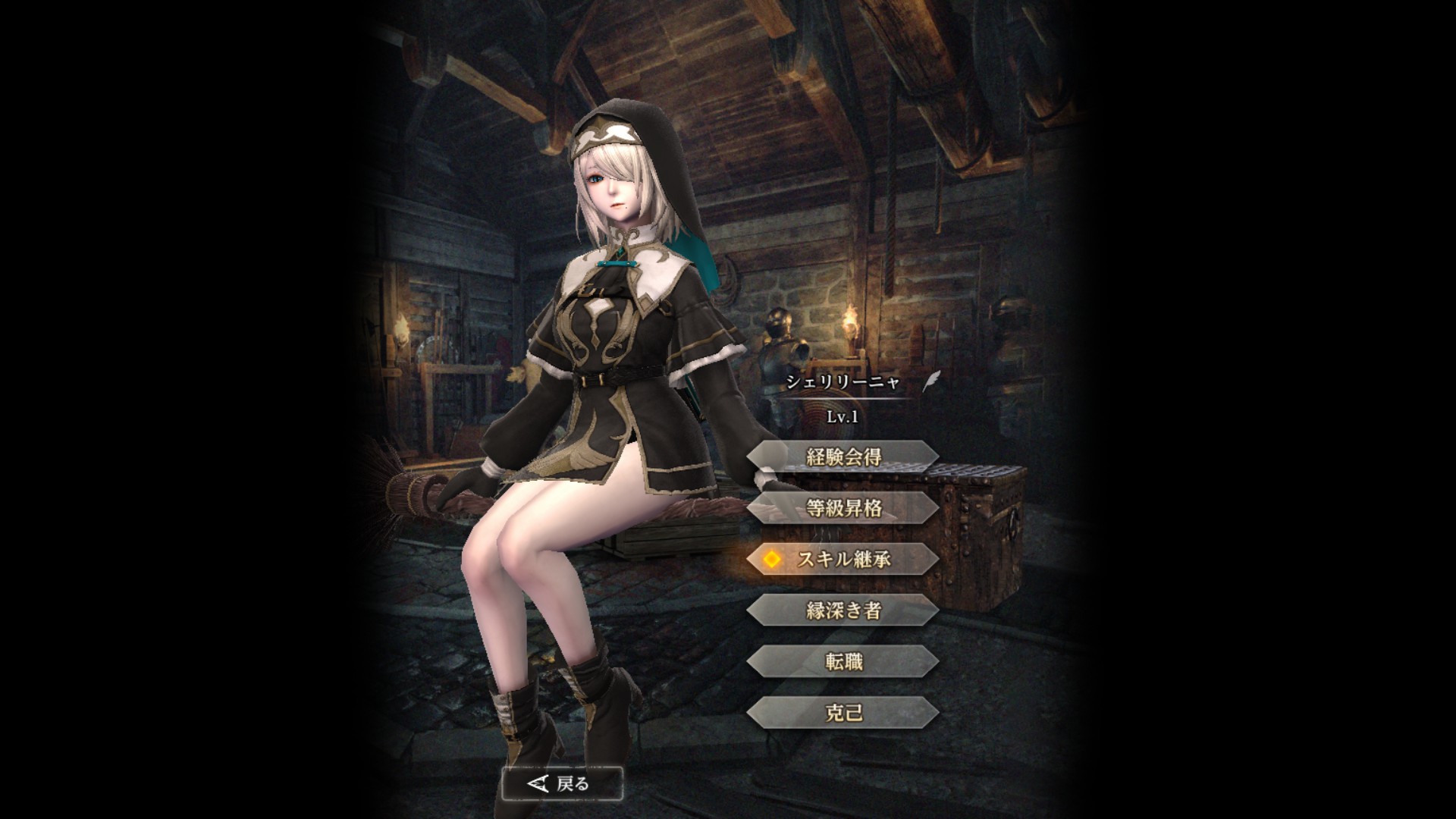The image size is (1456, 819).
Task: Open the 経験会得 menu option
Action: pos(843,457)
